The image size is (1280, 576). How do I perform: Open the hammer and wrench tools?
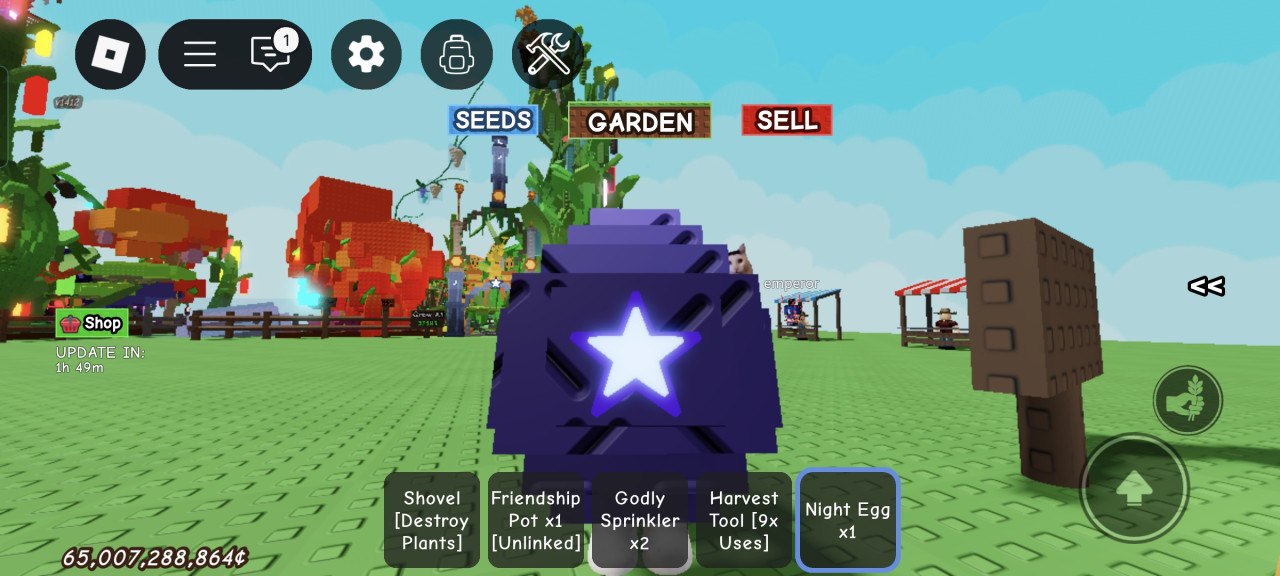click(x=547, y=54)
